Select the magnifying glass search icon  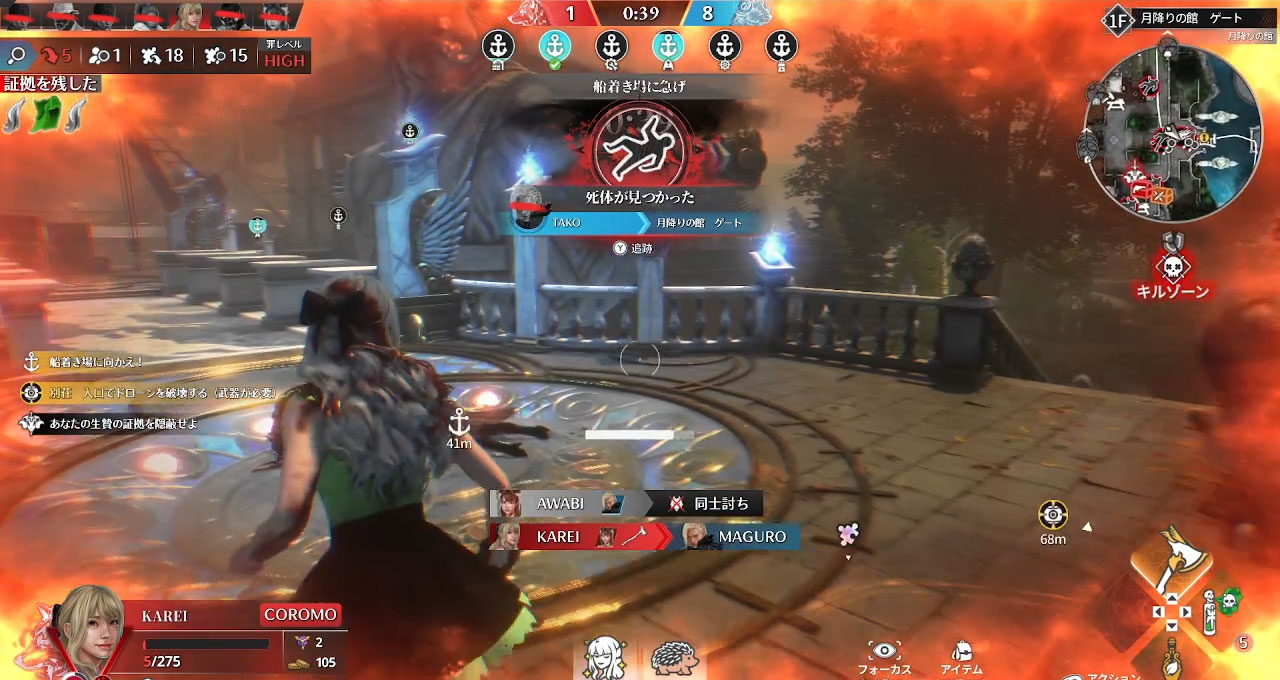[x=16, y=55]
